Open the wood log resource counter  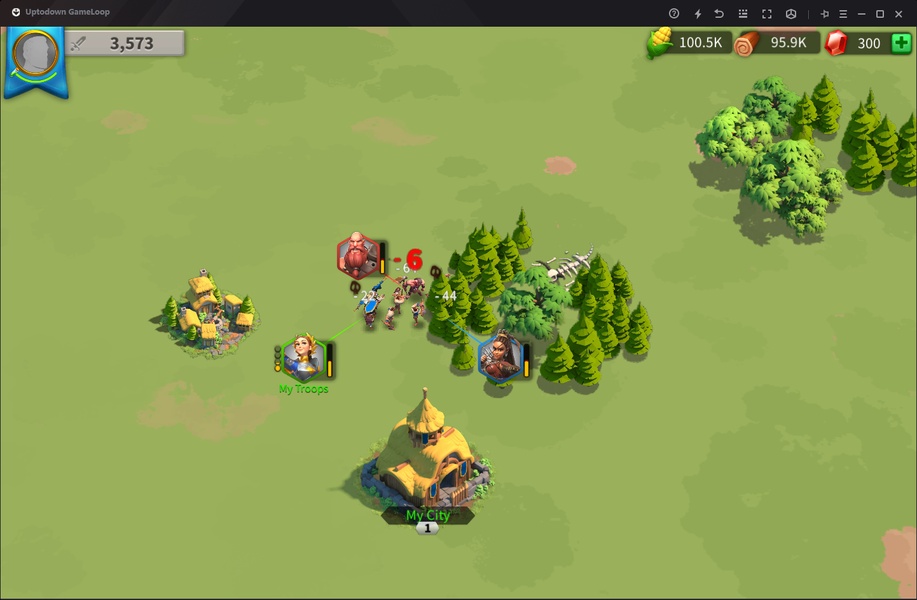(x=775, y=43)
